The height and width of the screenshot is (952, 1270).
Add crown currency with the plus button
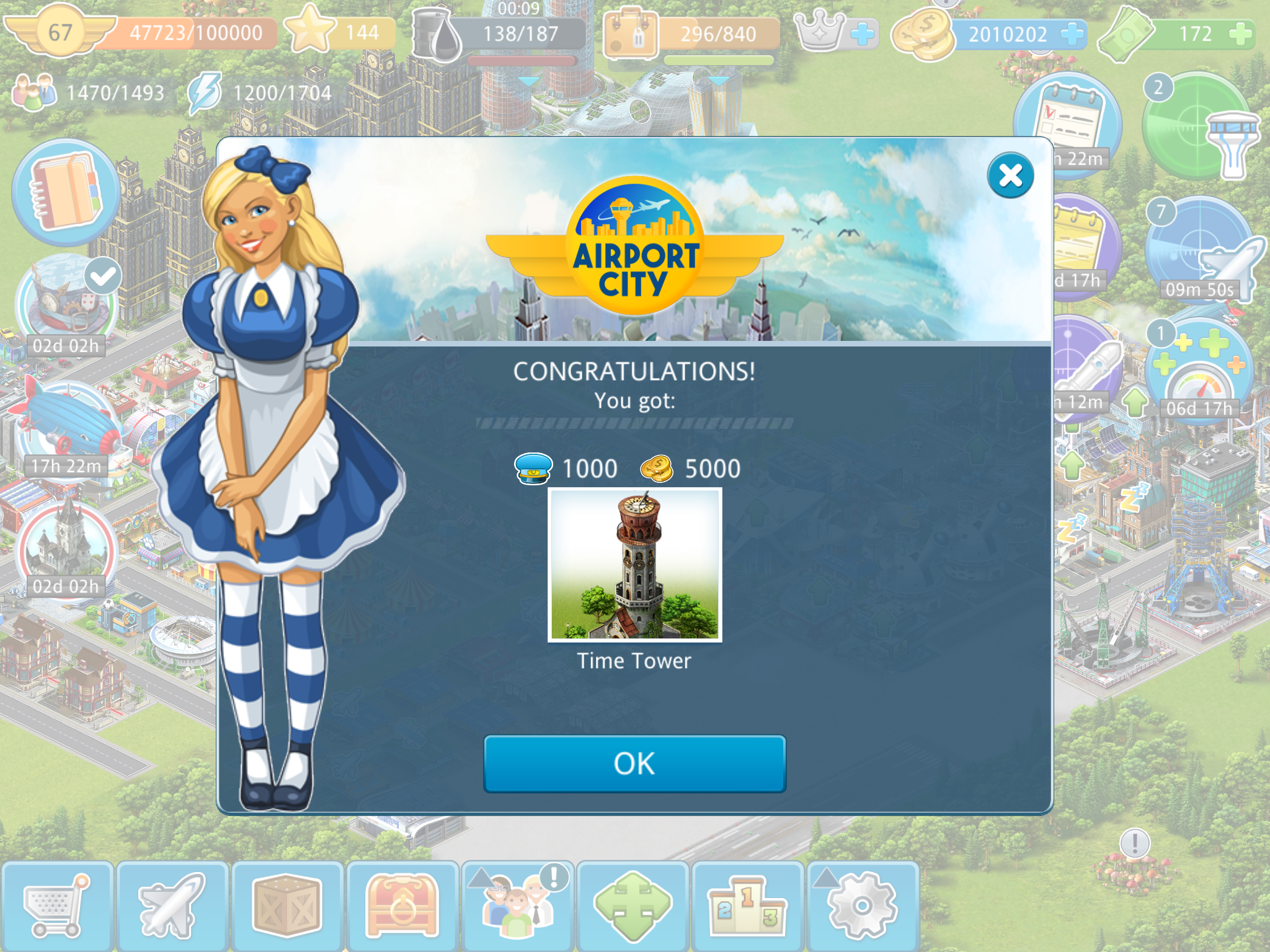point(862,34)
